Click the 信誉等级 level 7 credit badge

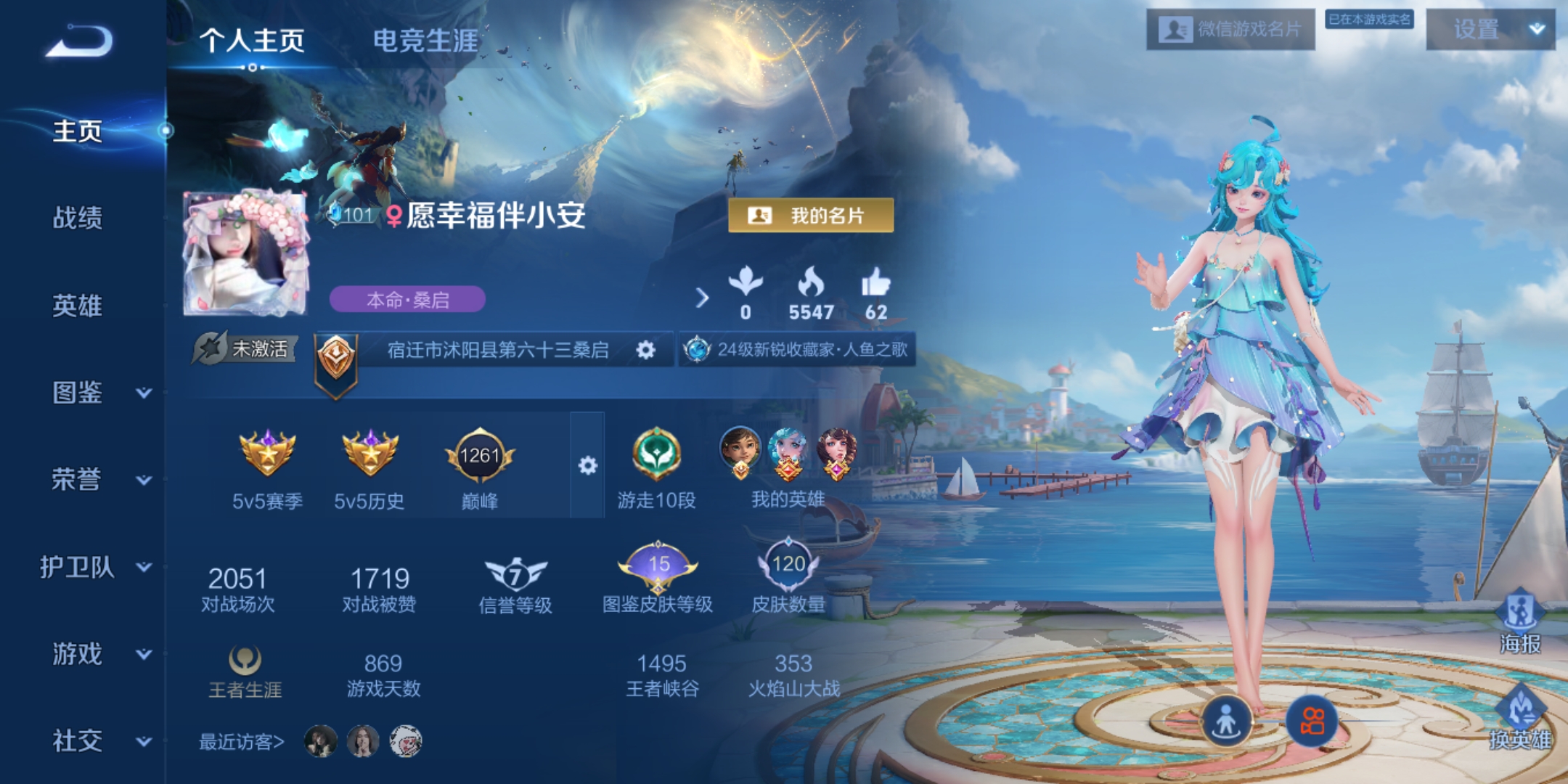[517, 571]
